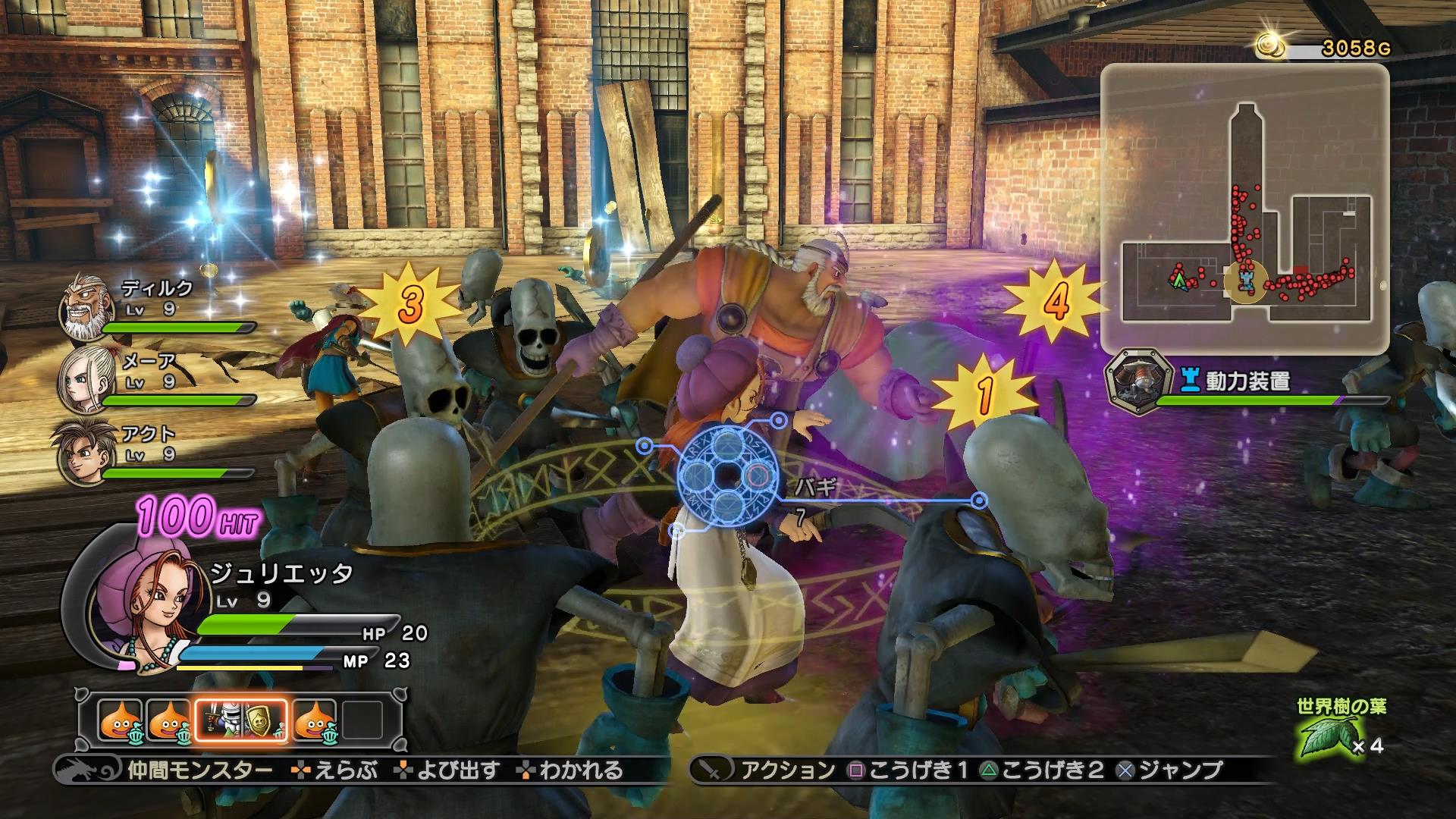Select the 動力装置 objective icon
Screen dimensions: 1456x819
1134,381
